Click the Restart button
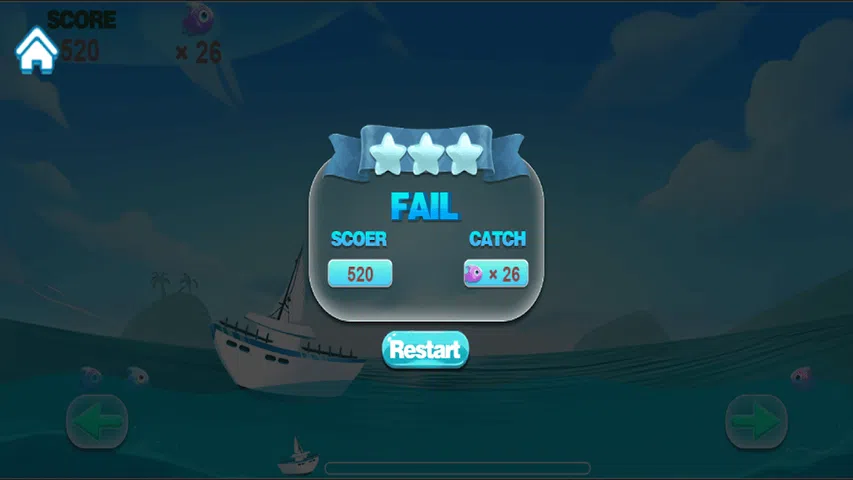Screen dimensions: 853x480 click(425, 350)
